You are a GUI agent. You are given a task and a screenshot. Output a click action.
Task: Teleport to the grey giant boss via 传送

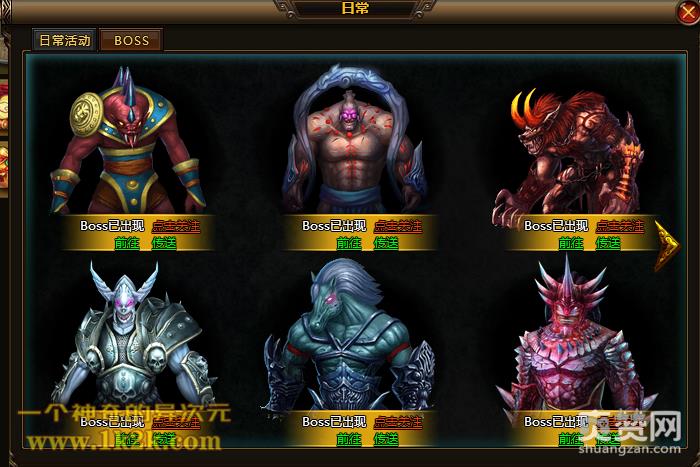[386, 243]
